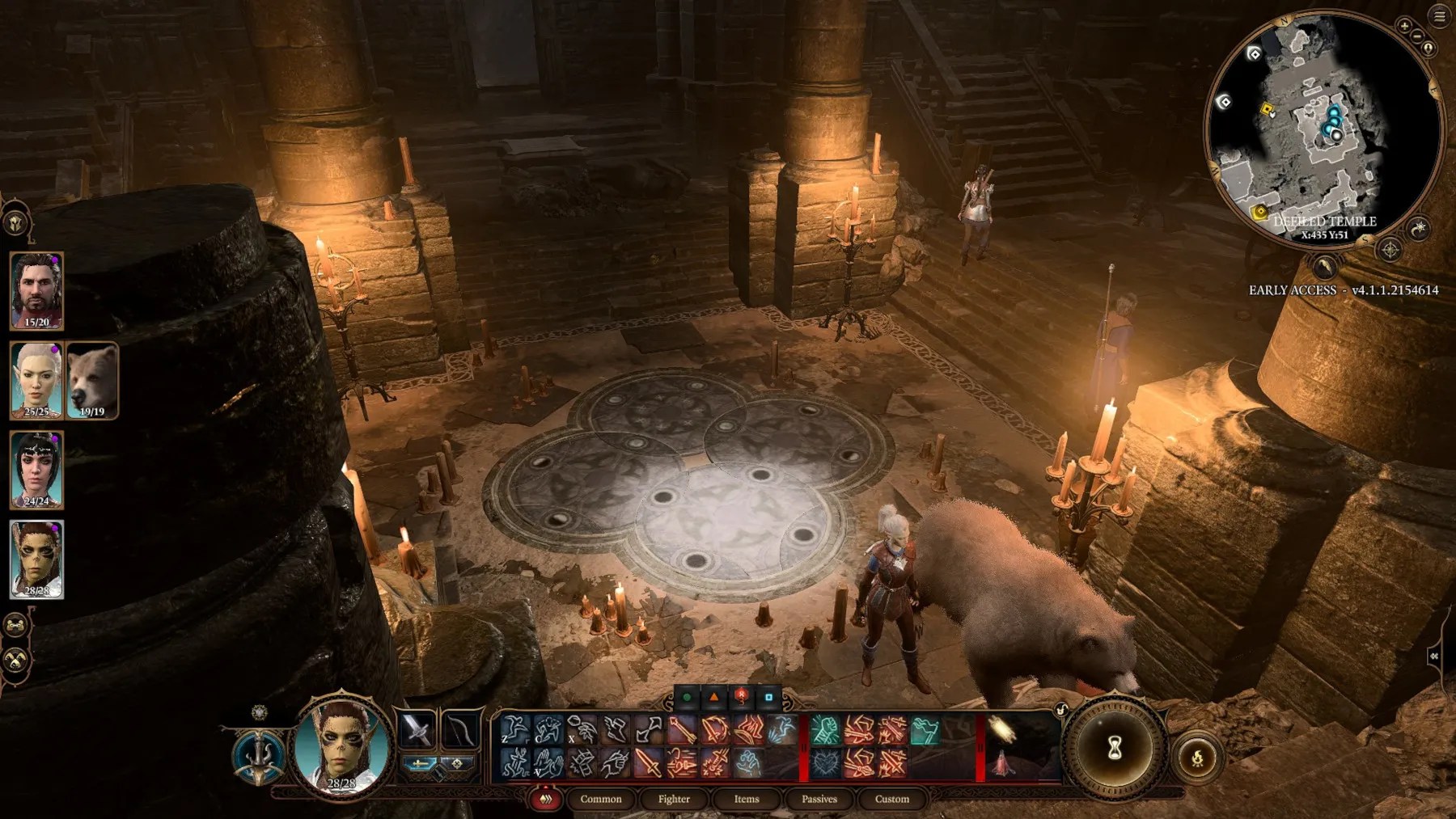Open the hamburger game menu button
This screenshot has width=1456, height=819.
point(1440,16)
